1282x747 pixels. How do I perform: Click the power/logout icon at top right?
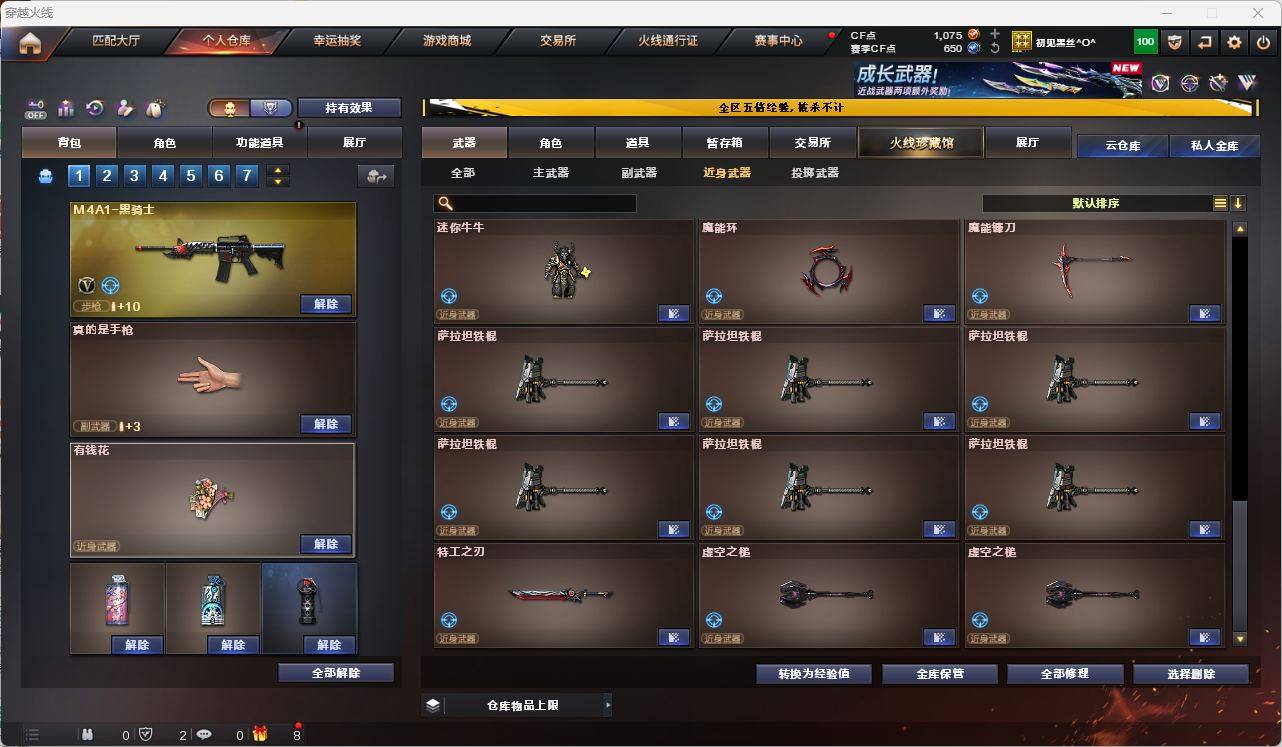[1263, 41]
